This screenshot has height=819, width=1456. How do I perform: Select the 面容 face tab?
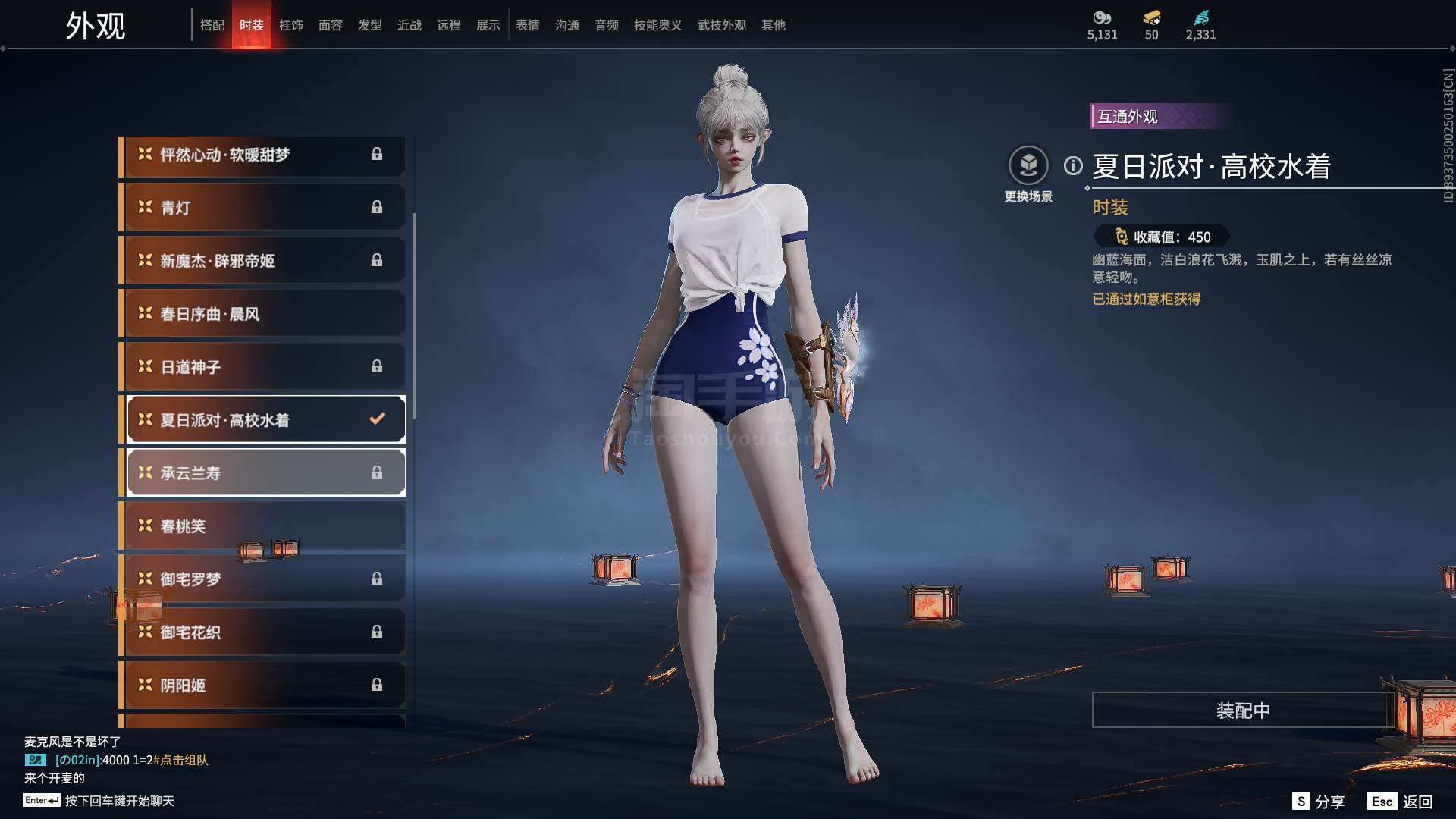331,25
